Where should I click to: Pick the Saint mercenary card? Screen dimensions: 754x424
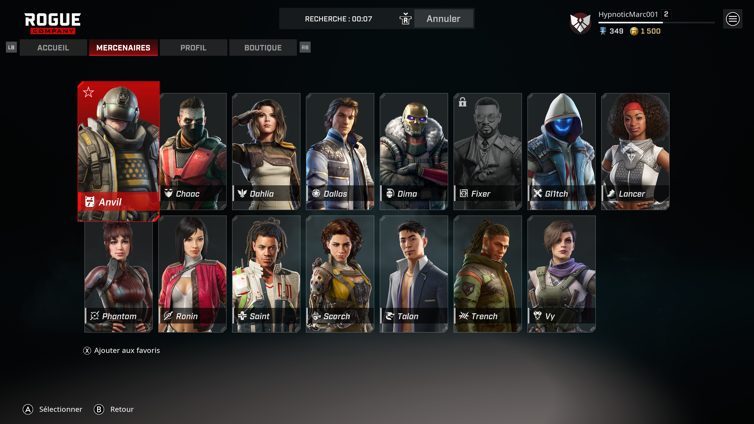[266, 273]
